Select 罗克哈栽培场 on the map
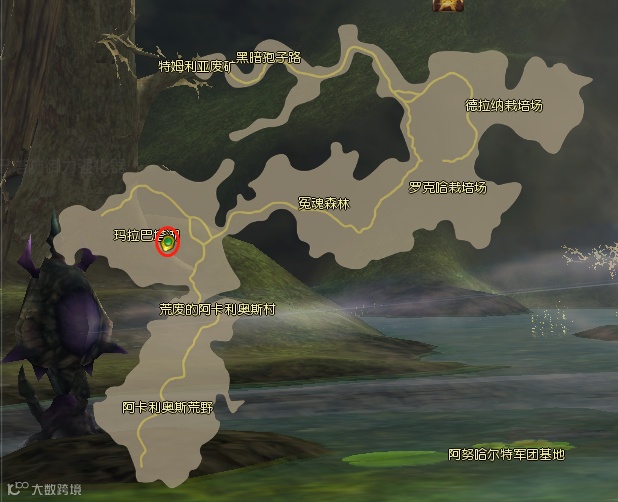Viewport: 618px width, 502px height. click(448, 187)
